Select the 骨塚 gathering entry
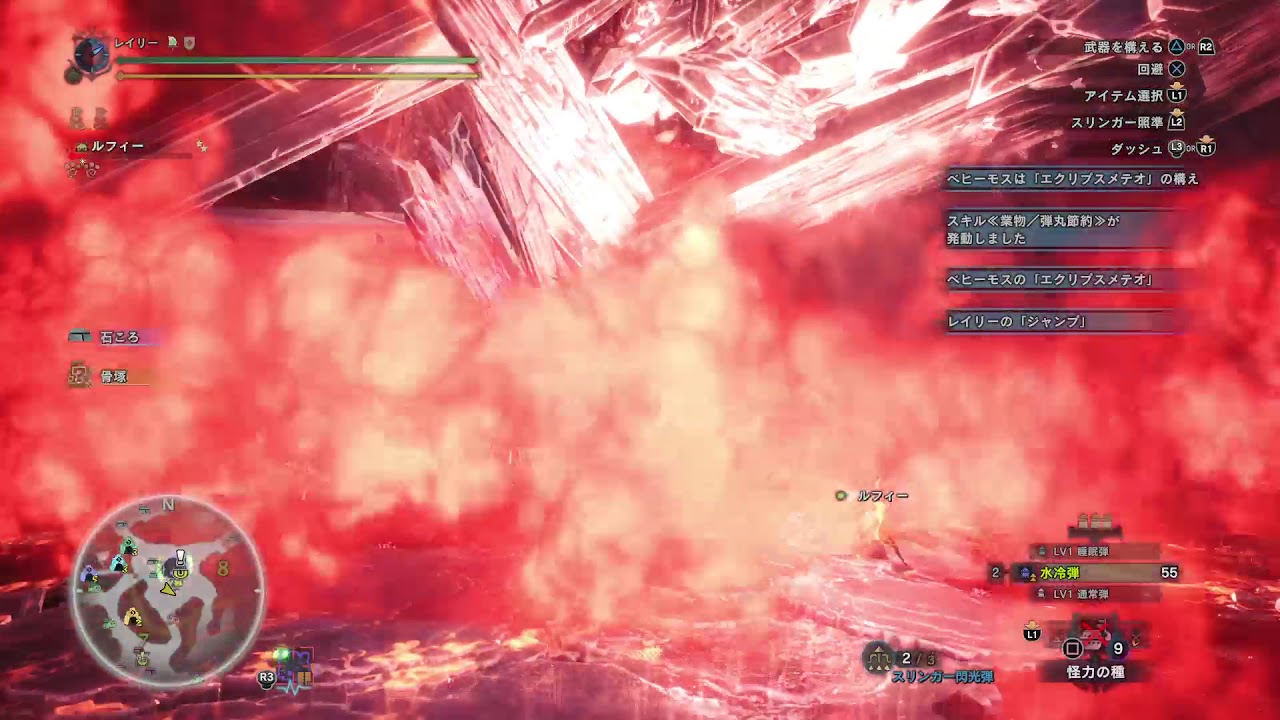 tap(112, 377)
